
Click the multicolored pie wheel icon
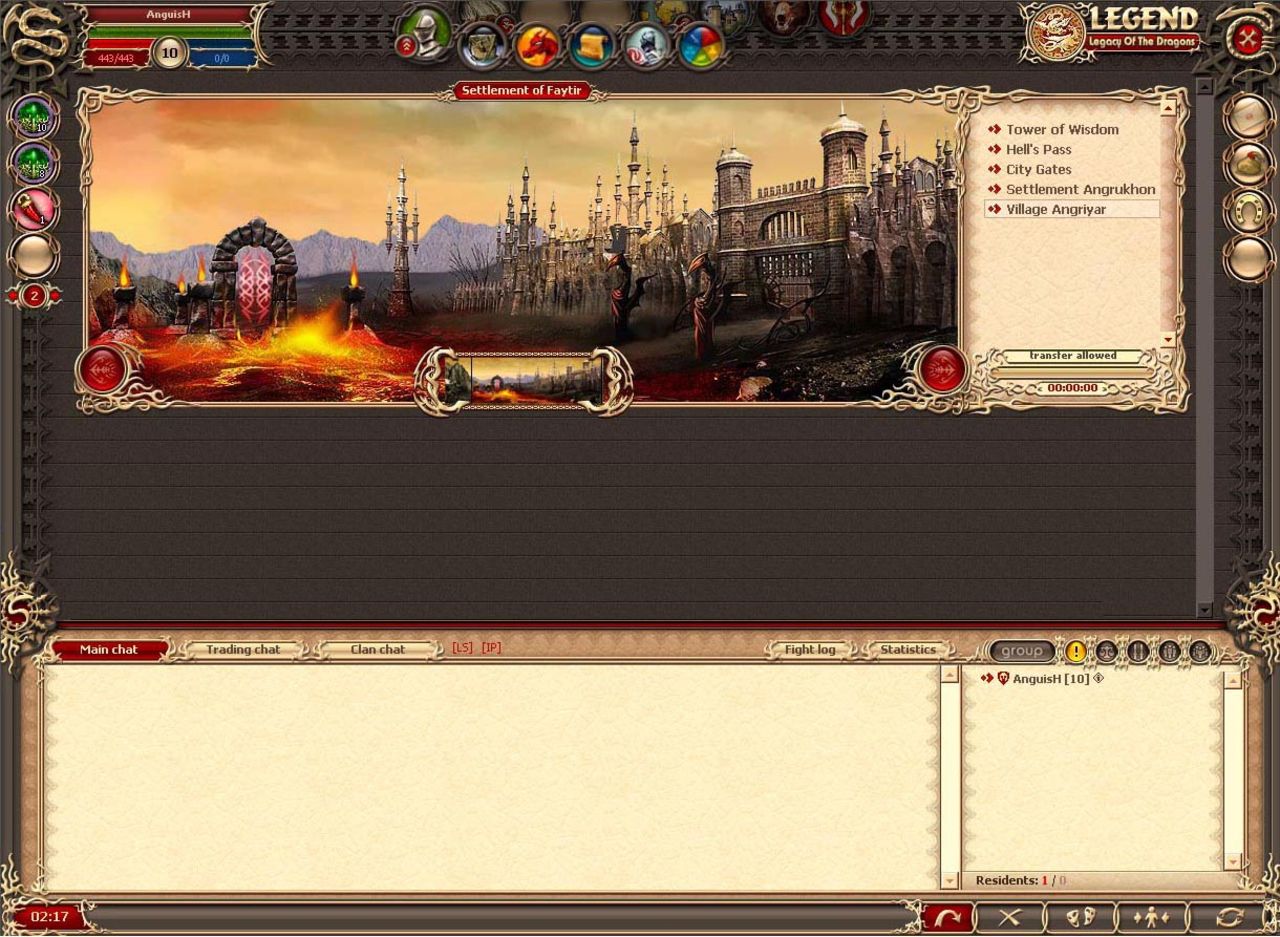click(702, 46)
